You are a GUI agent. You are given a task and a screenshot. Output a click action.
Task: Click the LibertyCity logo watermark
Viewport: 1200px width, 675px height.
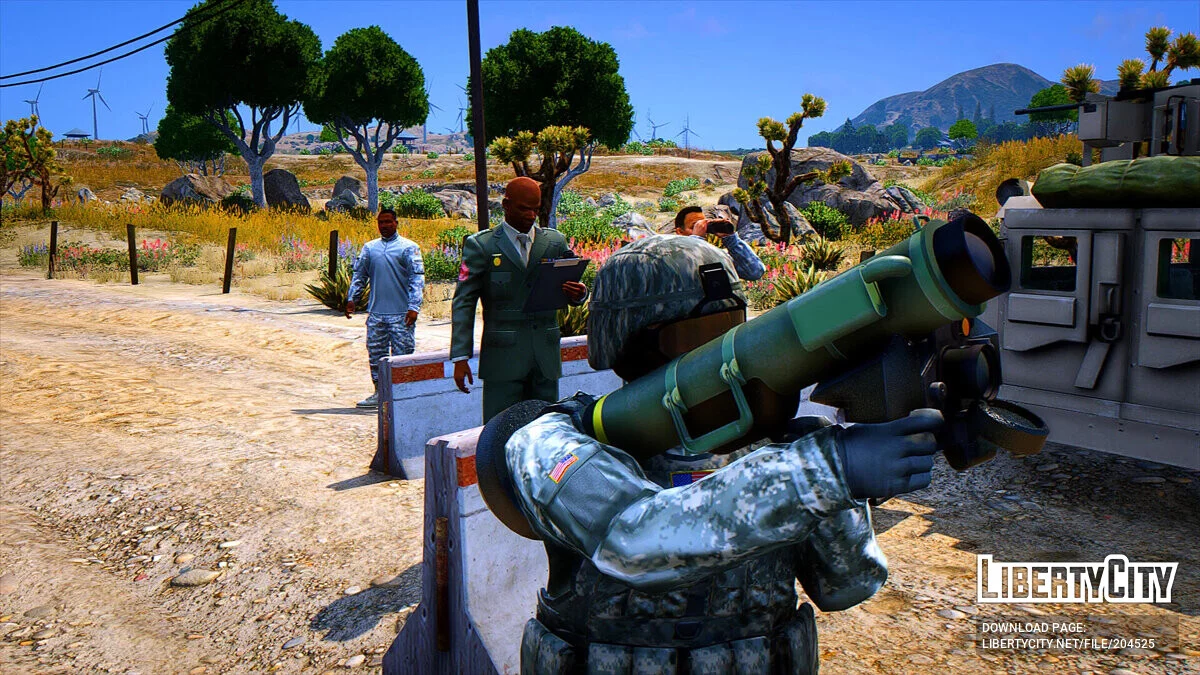(x=1077, y=580)
